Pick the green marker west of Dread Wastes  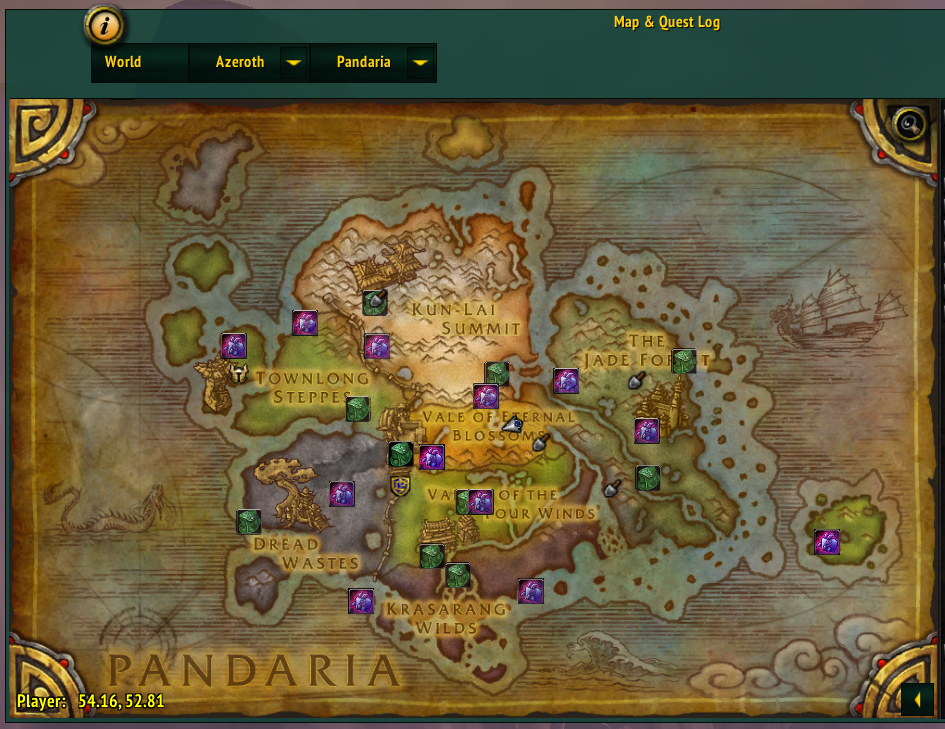248,522
